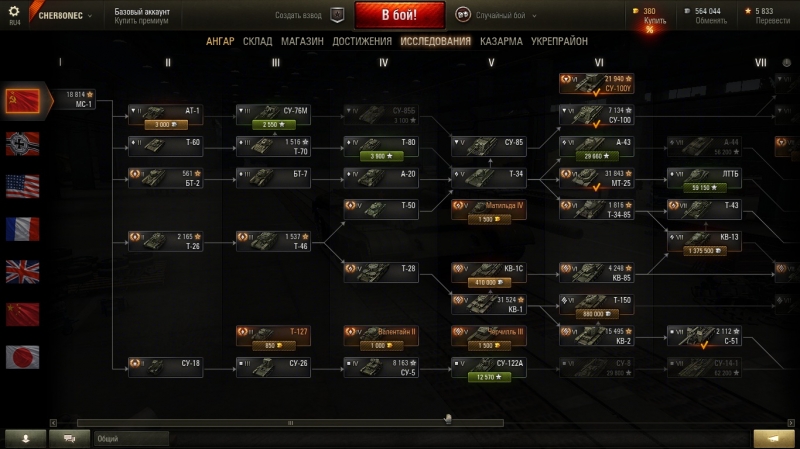Select the МС-1 tank node

79,99
